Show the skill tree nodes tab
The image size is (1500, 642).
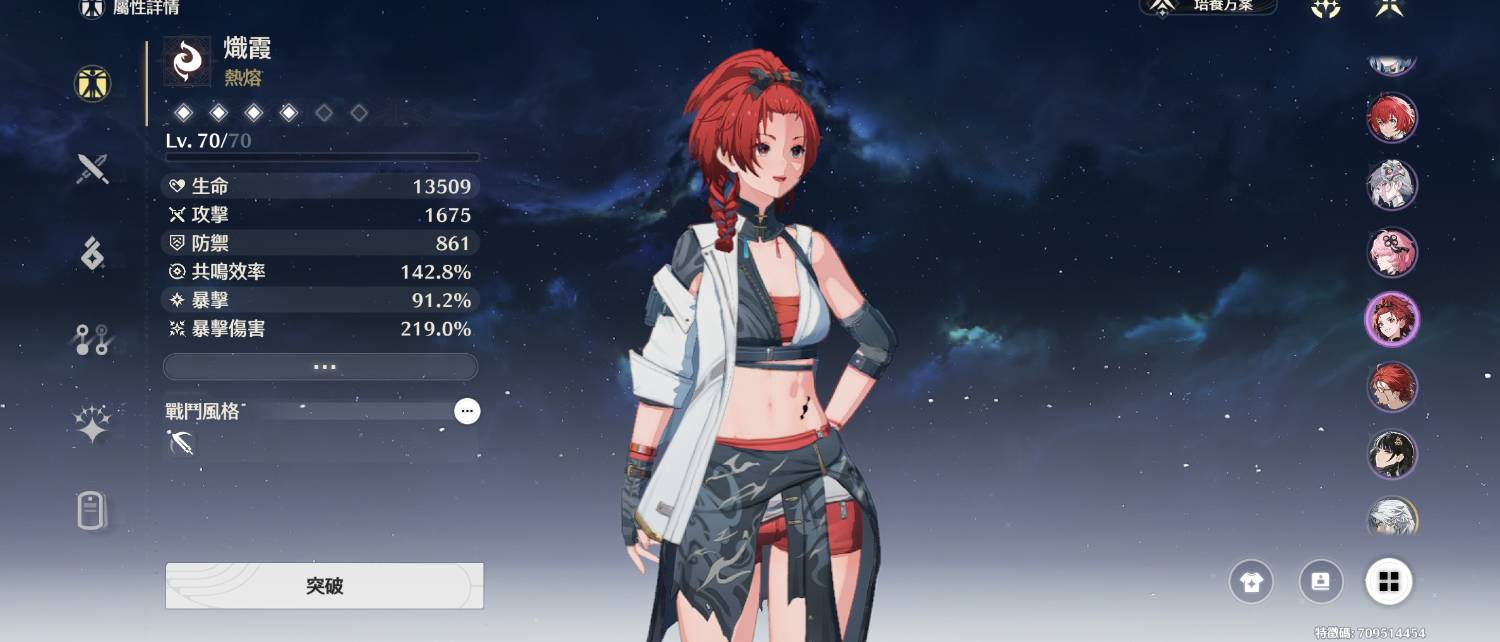[93, 340]
